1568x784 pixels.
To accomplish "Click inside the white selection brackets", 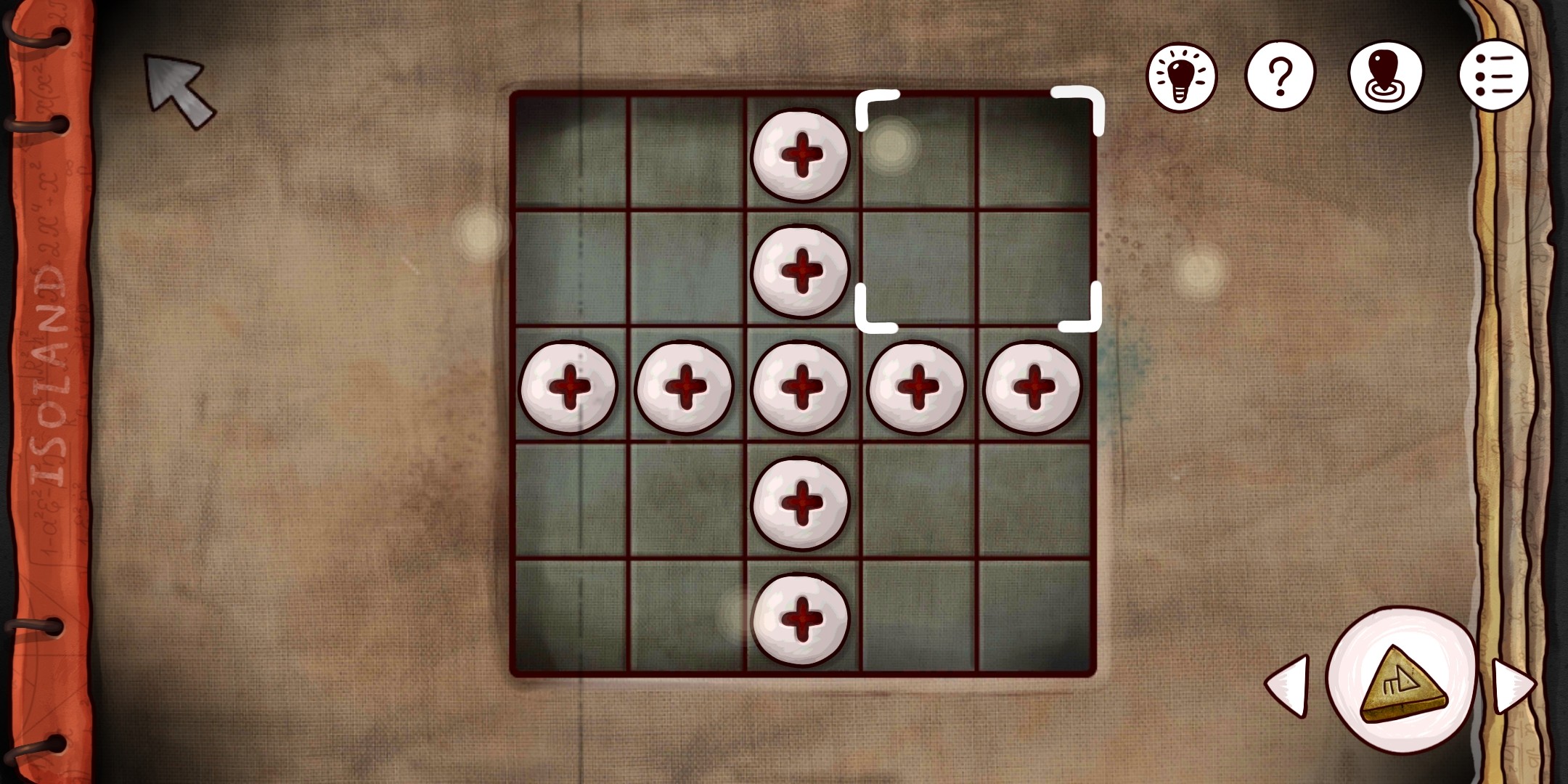I will pos(980,211).
